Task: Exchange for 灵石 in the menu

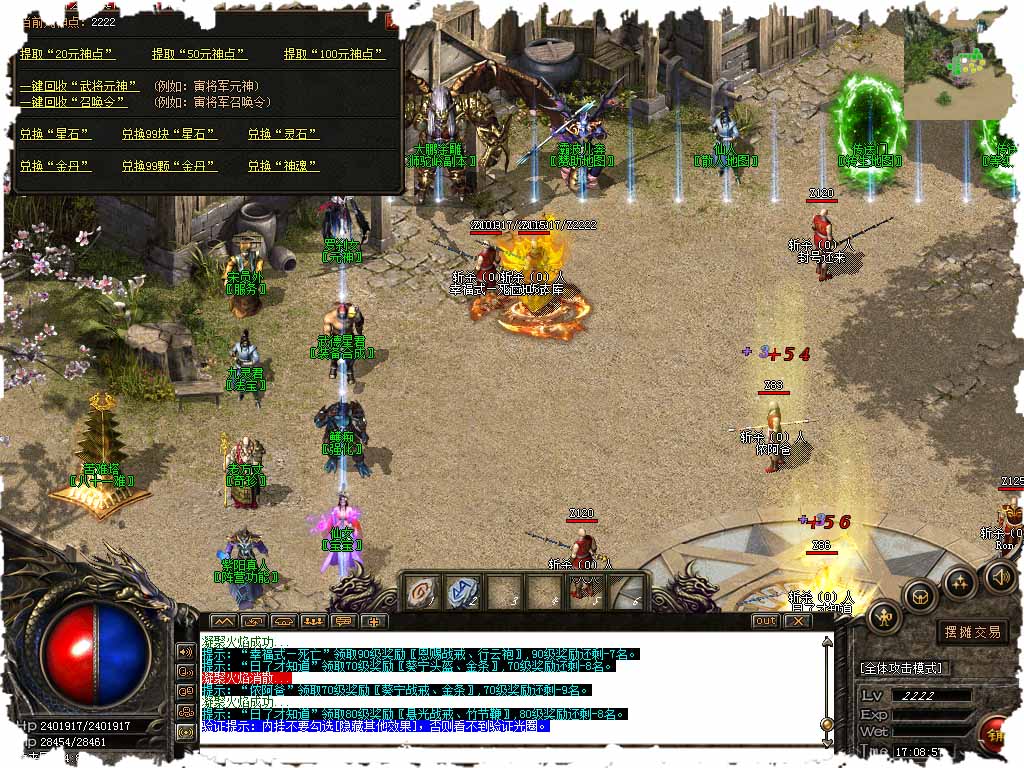Action: coord(283,134)
